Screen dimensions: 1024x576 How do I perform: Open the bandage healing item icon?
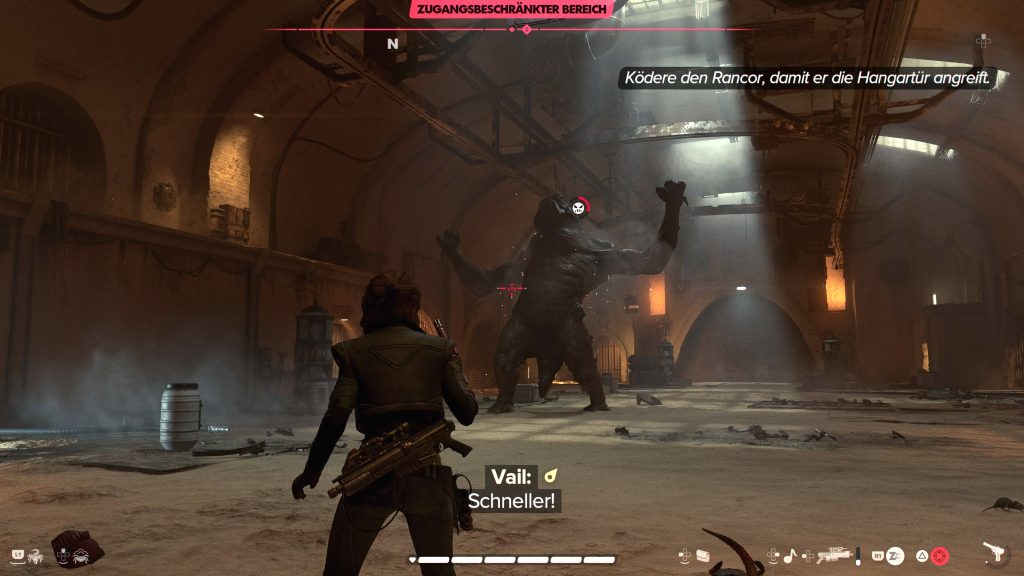click(x=703, y=555)
